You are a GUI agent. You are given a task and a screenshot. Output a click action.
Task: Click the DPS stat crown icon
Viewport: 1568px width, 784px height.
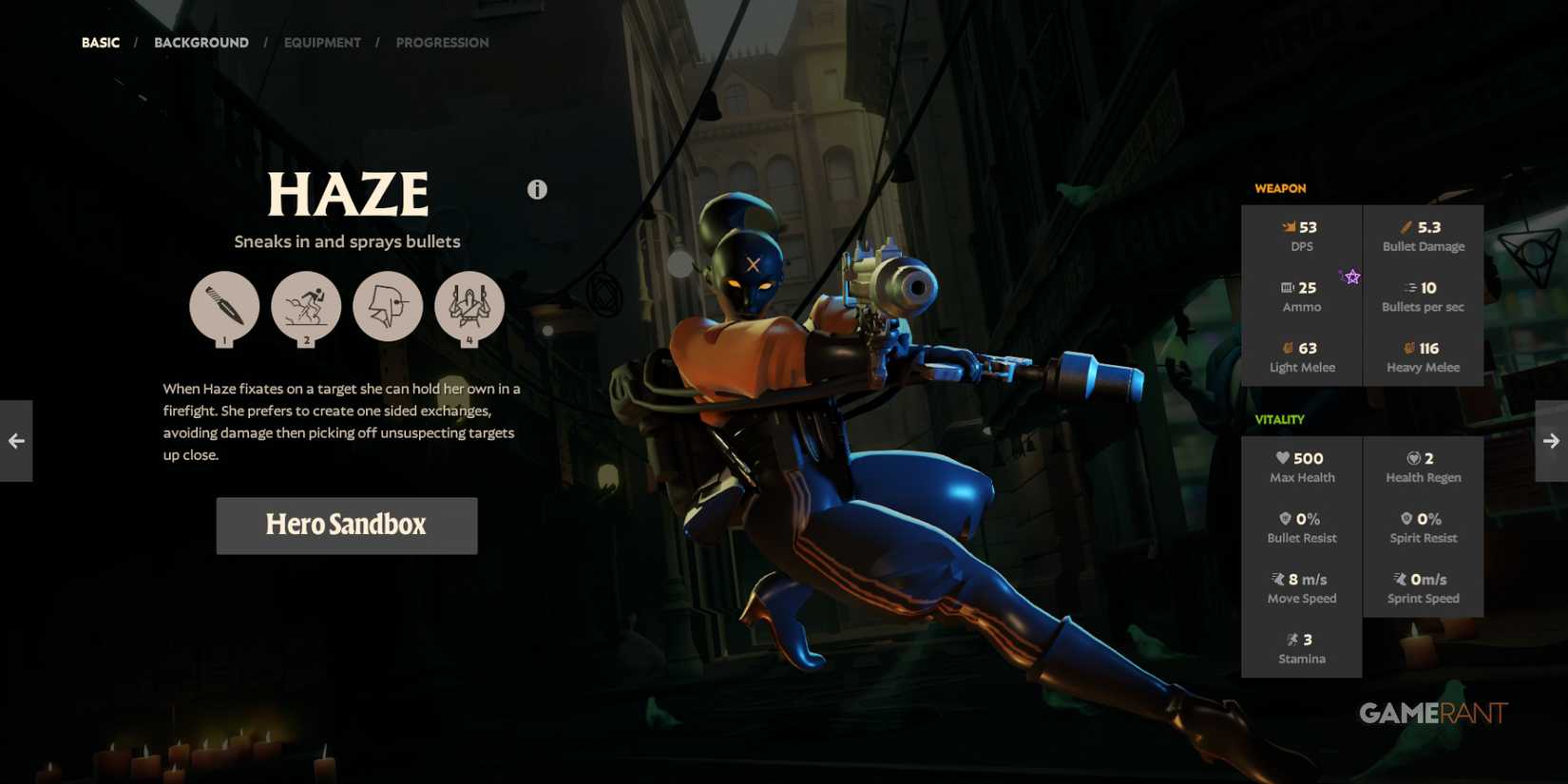point(1289,226)
